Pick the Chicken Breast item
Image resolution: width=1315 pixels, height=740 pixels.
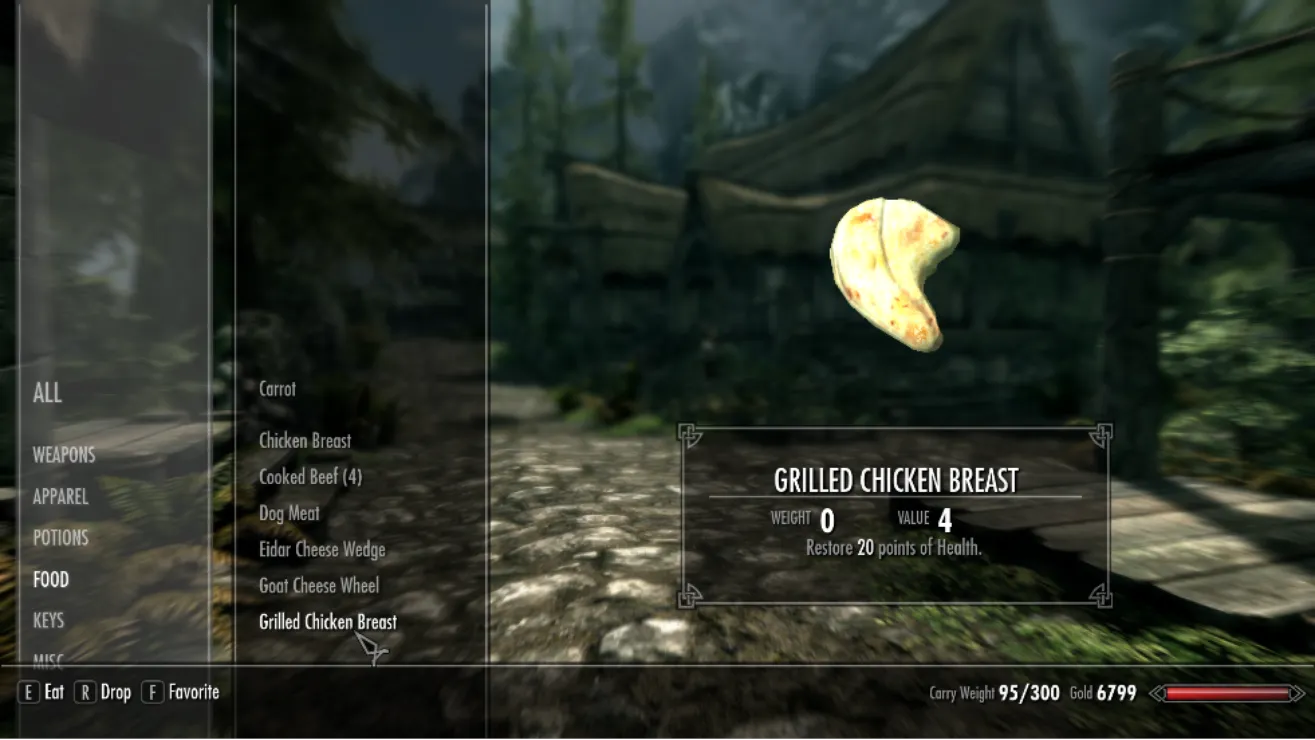point(305,441)
